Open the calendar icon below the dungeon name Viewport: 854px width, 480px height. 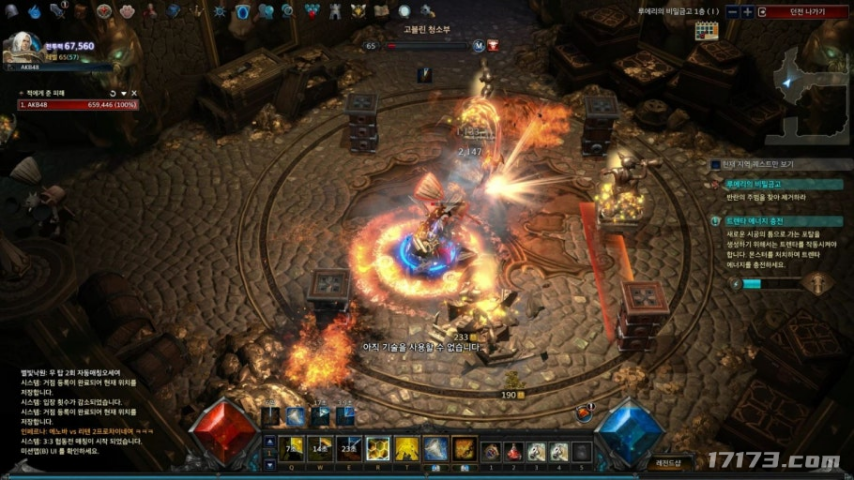pyautogui.click(x=707, y=31)
